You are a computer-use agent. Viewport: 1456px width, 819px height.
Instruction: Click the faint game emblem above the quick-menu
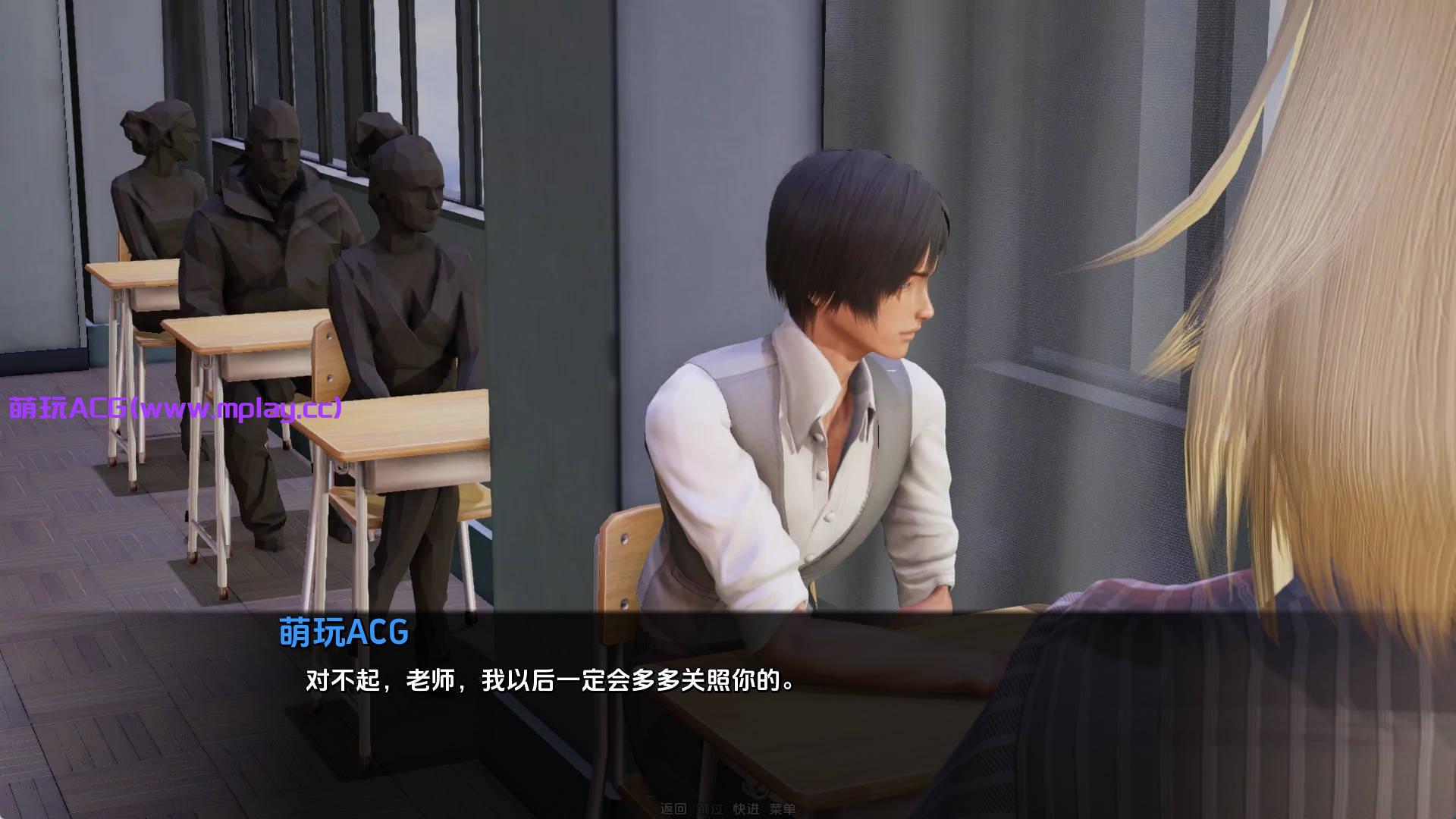(754, 789)
